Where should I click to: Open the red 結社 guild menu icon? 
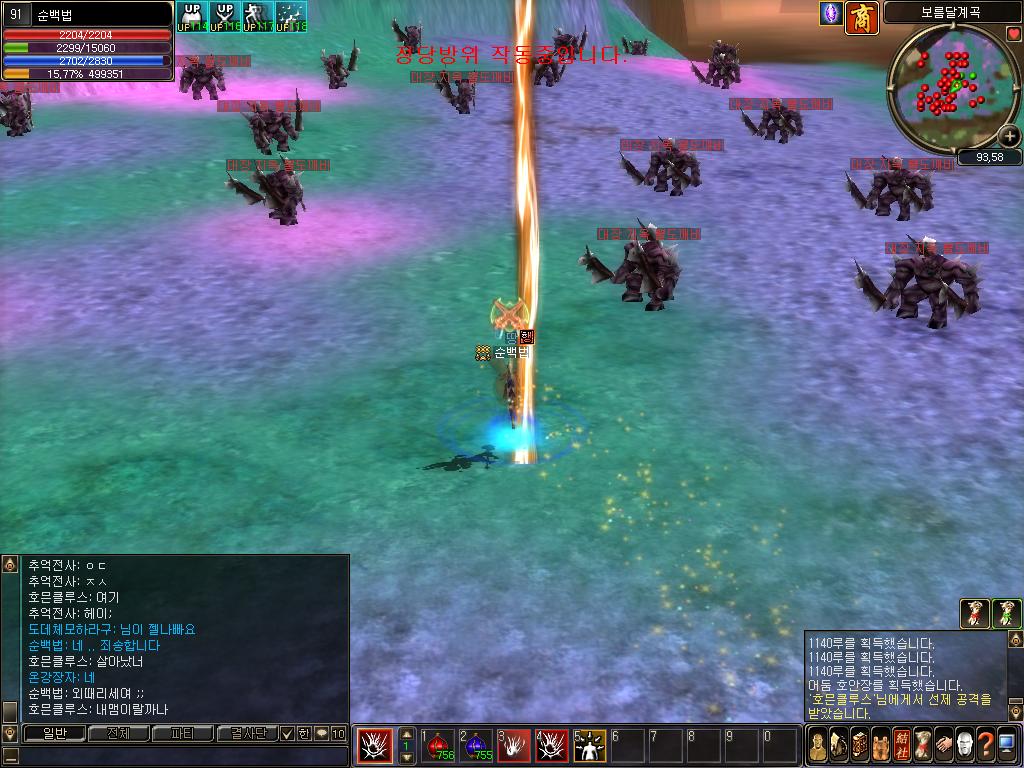(x=901, y=745)
